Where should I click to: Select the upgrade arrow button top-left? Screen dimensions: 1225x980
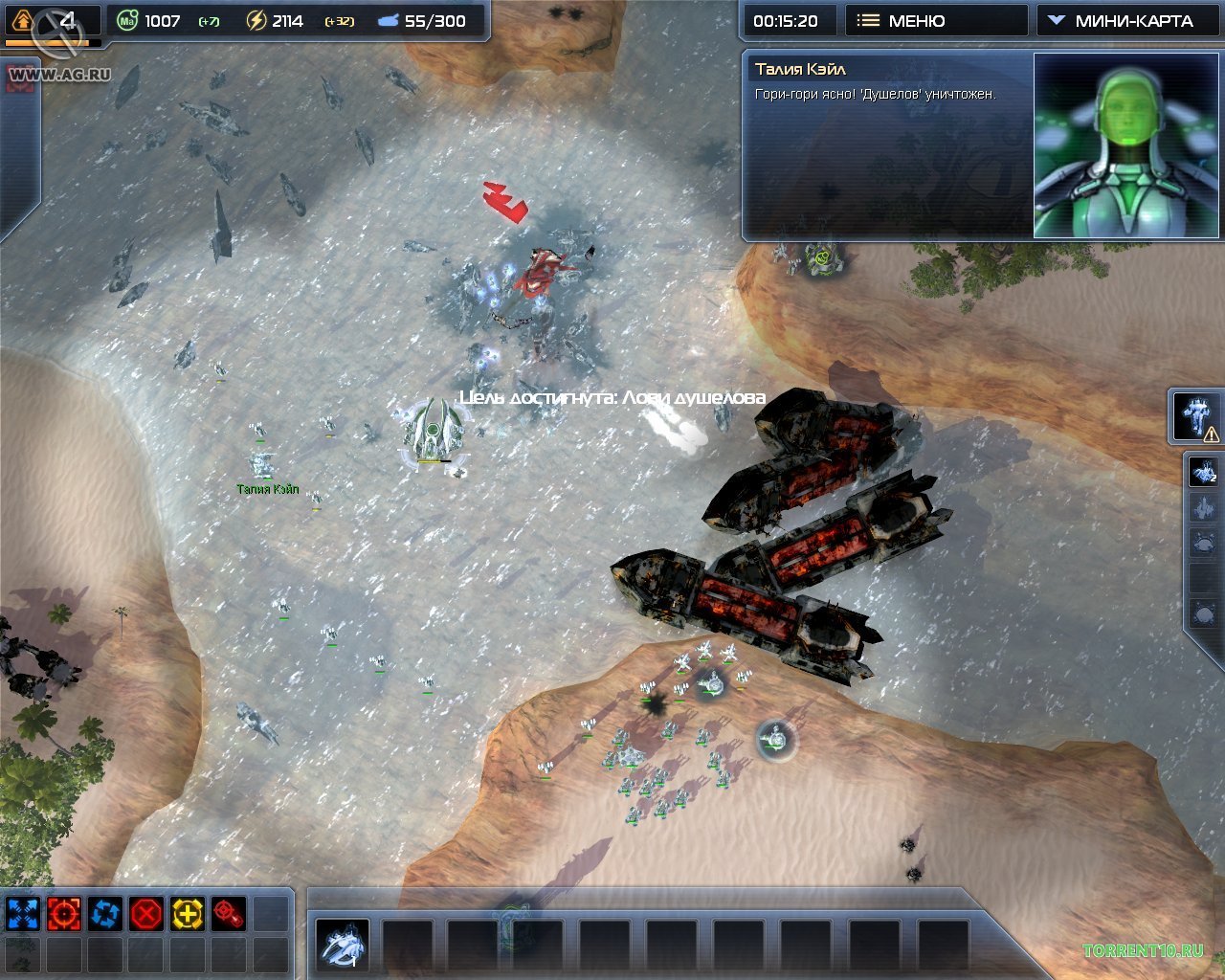[x=21, y=20]
